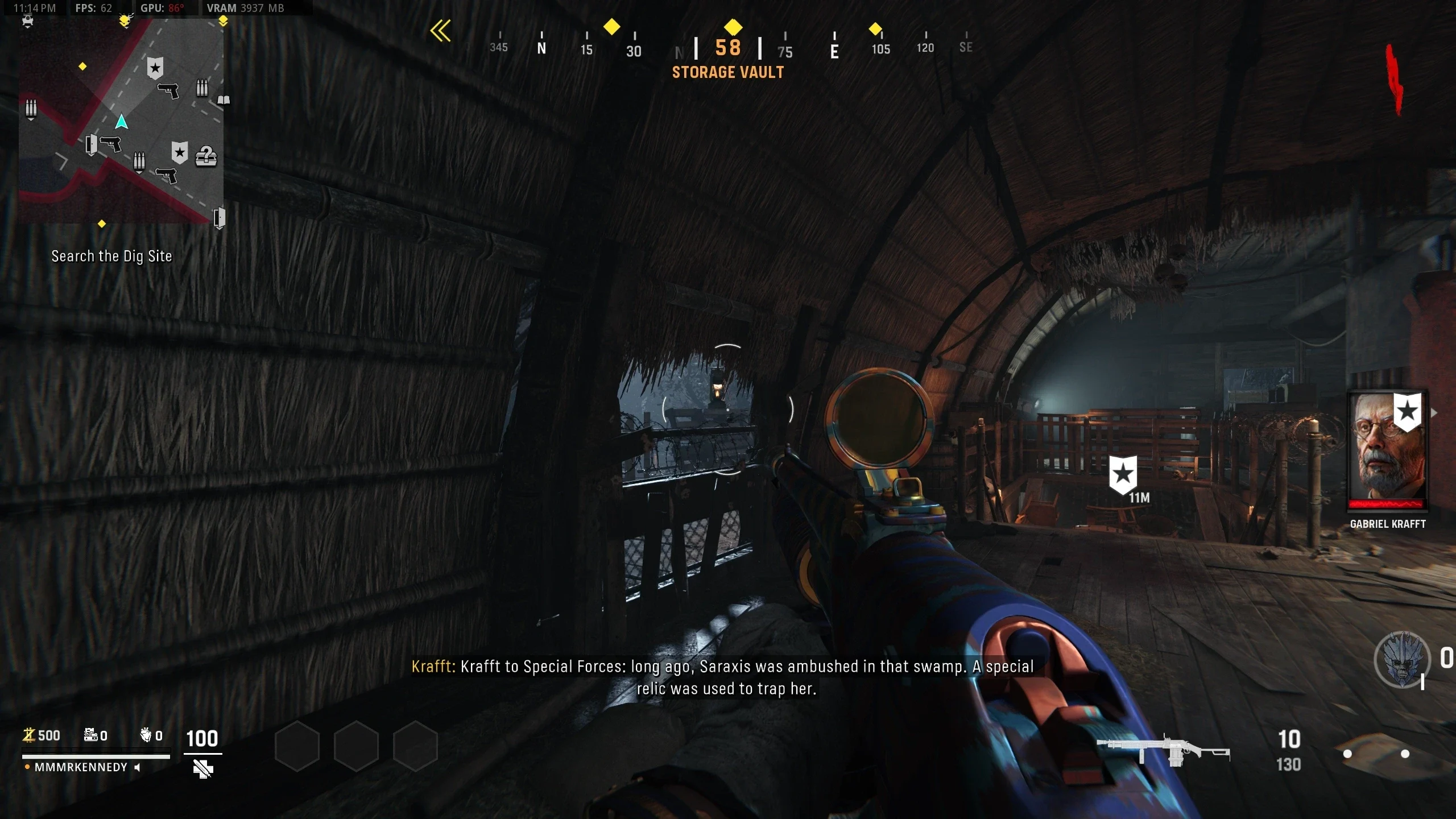
Task: Activate the masked face field upgrade icon
Action: [x=1402, y=660]
